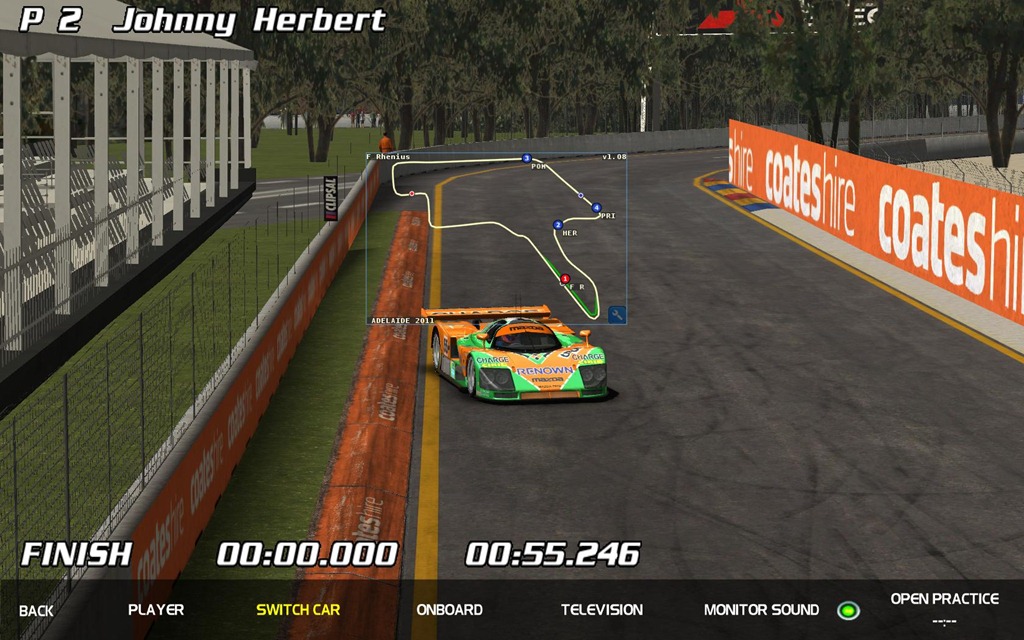Click blue marker 4 labeled PRI on map
The height and width of the screenshot is (640, 1024).
point(596,208)
